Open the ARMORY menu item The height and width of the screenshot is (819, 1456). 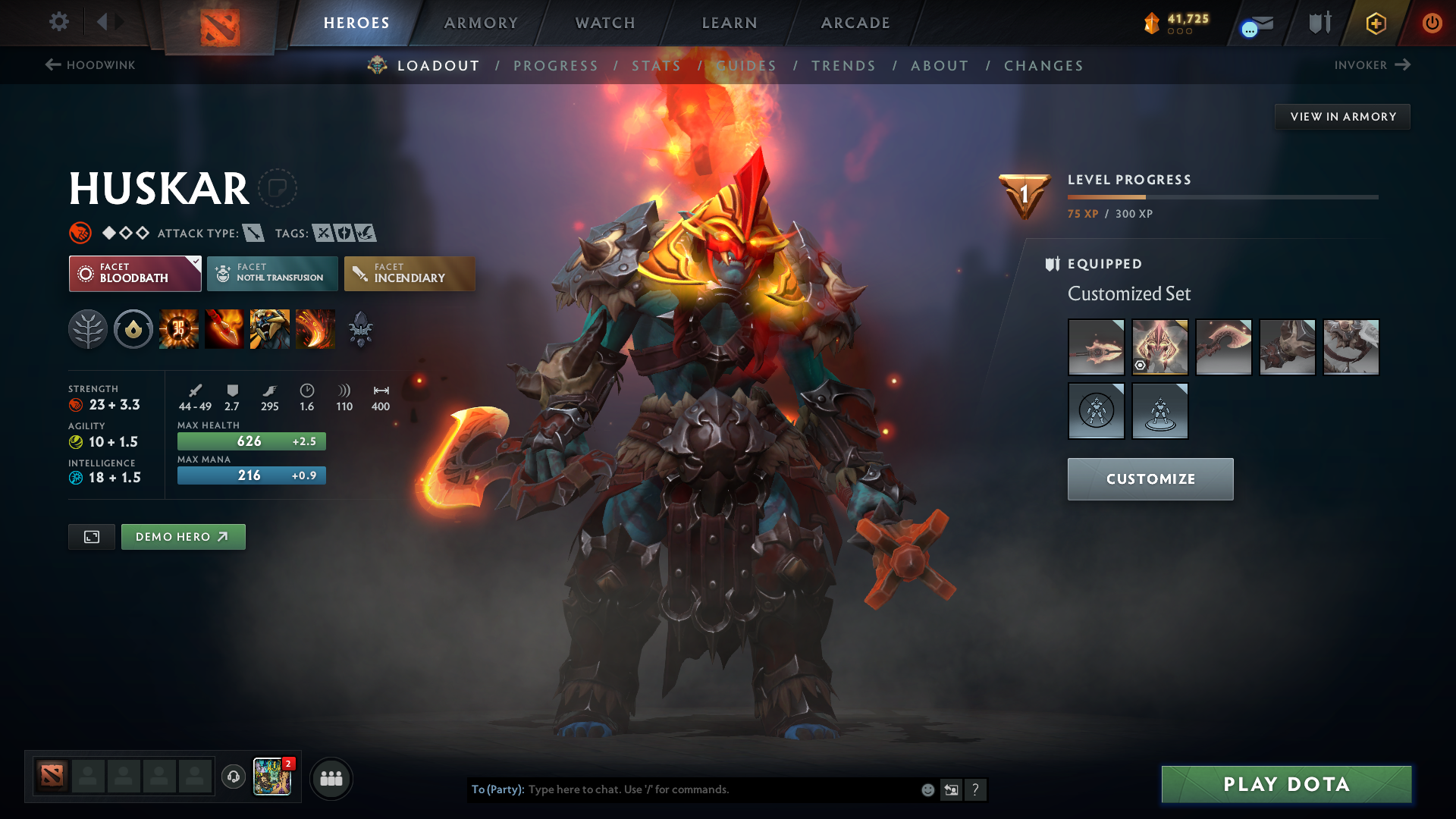click(481, 23)
